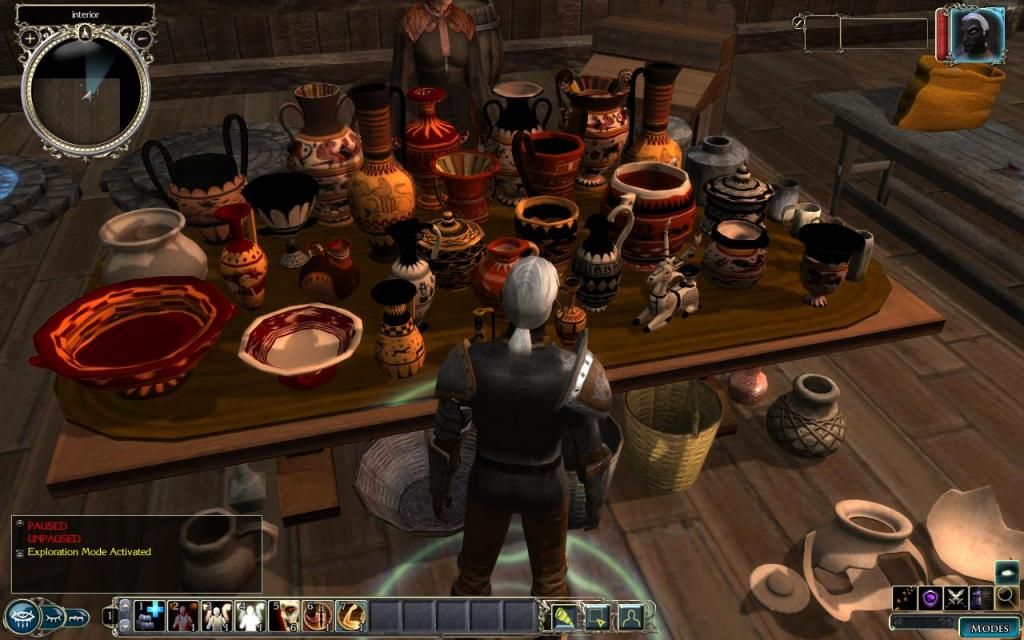This screenshot has width=1024, height=640.
Task: Click the yellow flashlight tool button
Action: [x=565, y=616]
